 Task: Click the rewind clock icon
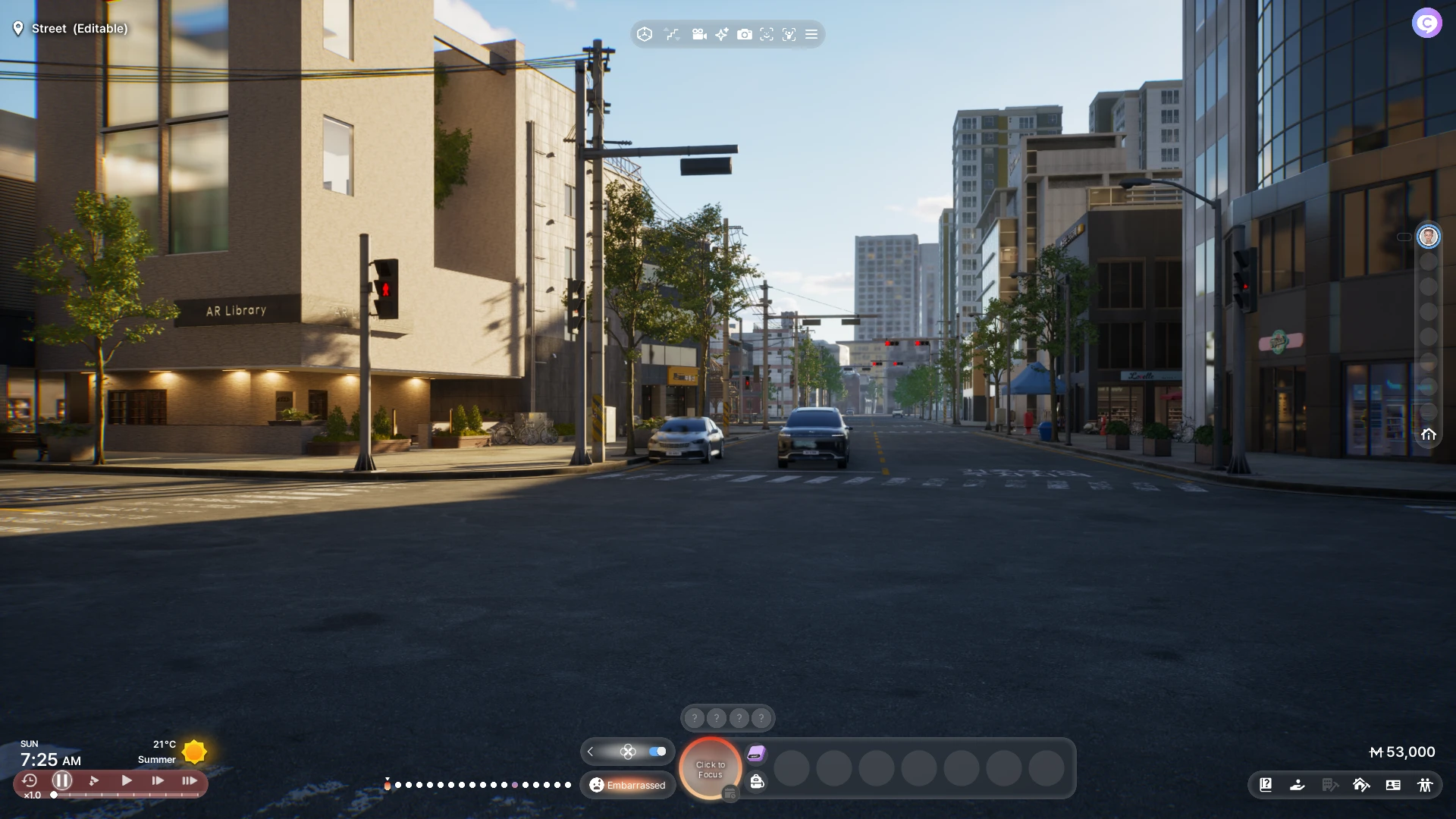click(x=30, y=780)
